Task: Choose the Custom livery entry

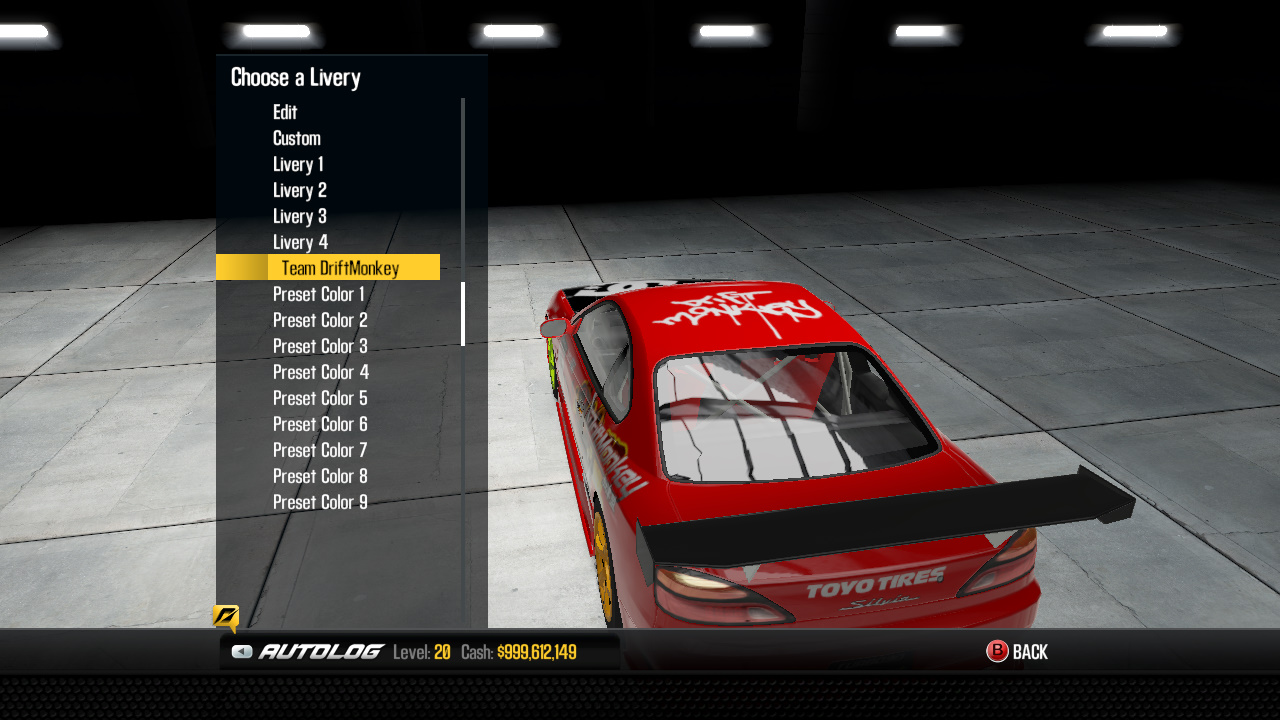Action: pyautogui.click(x=296, y=138)
